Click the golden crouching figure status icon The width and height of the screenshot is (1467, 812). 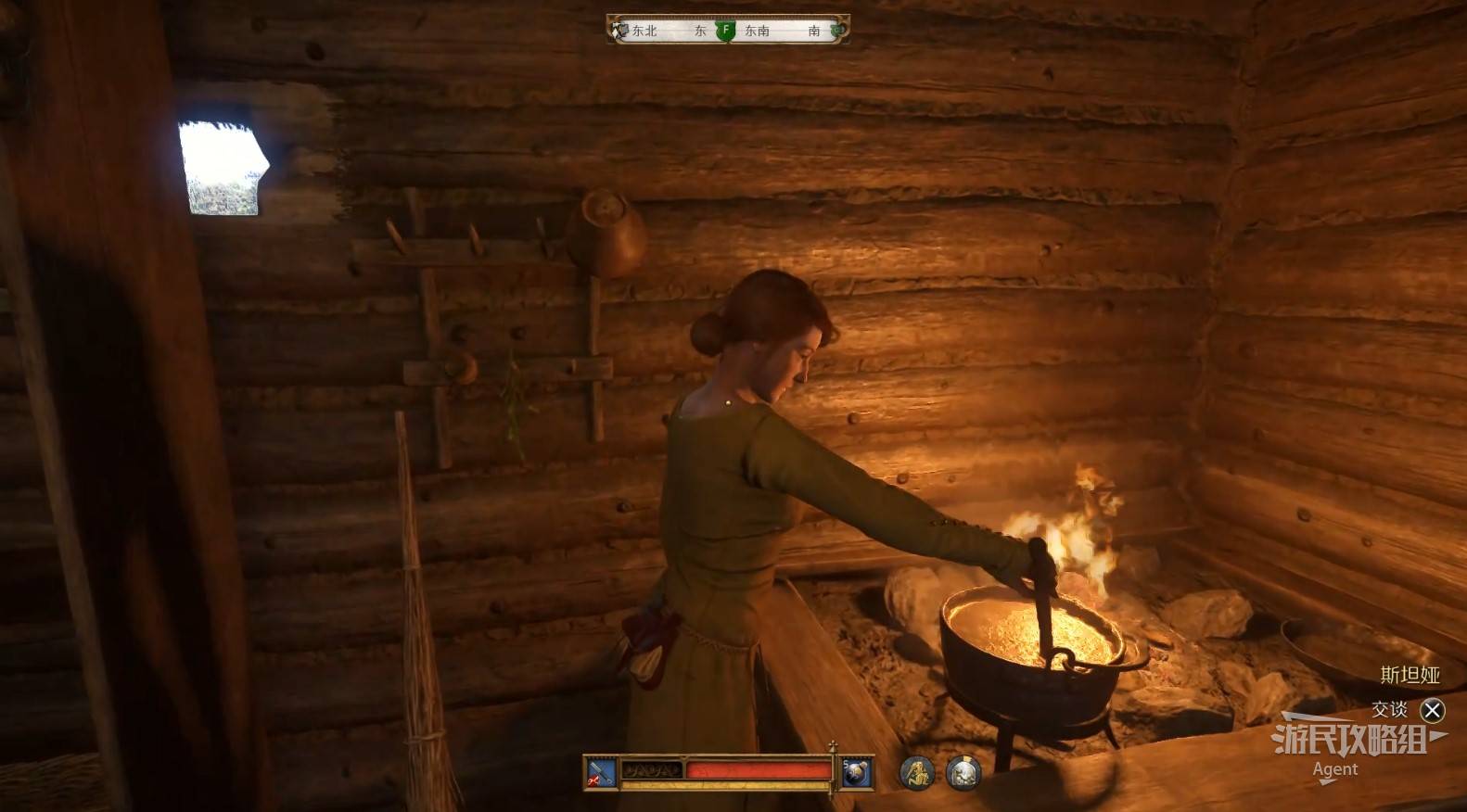pyautogui.click(x=916, y=772)
